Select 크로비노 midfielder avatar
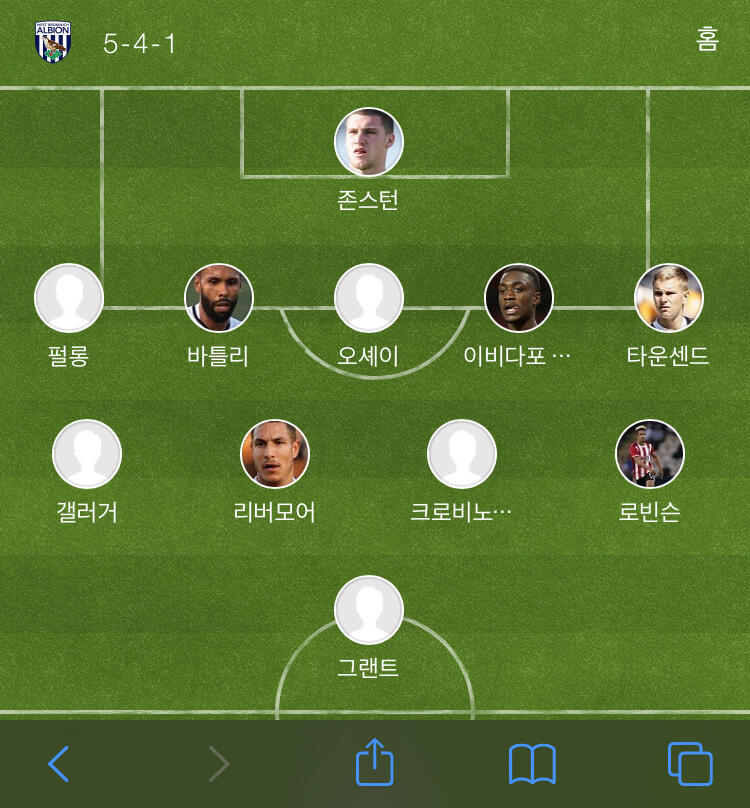This screenshot has width=750, height=808. tap(462, 454)
